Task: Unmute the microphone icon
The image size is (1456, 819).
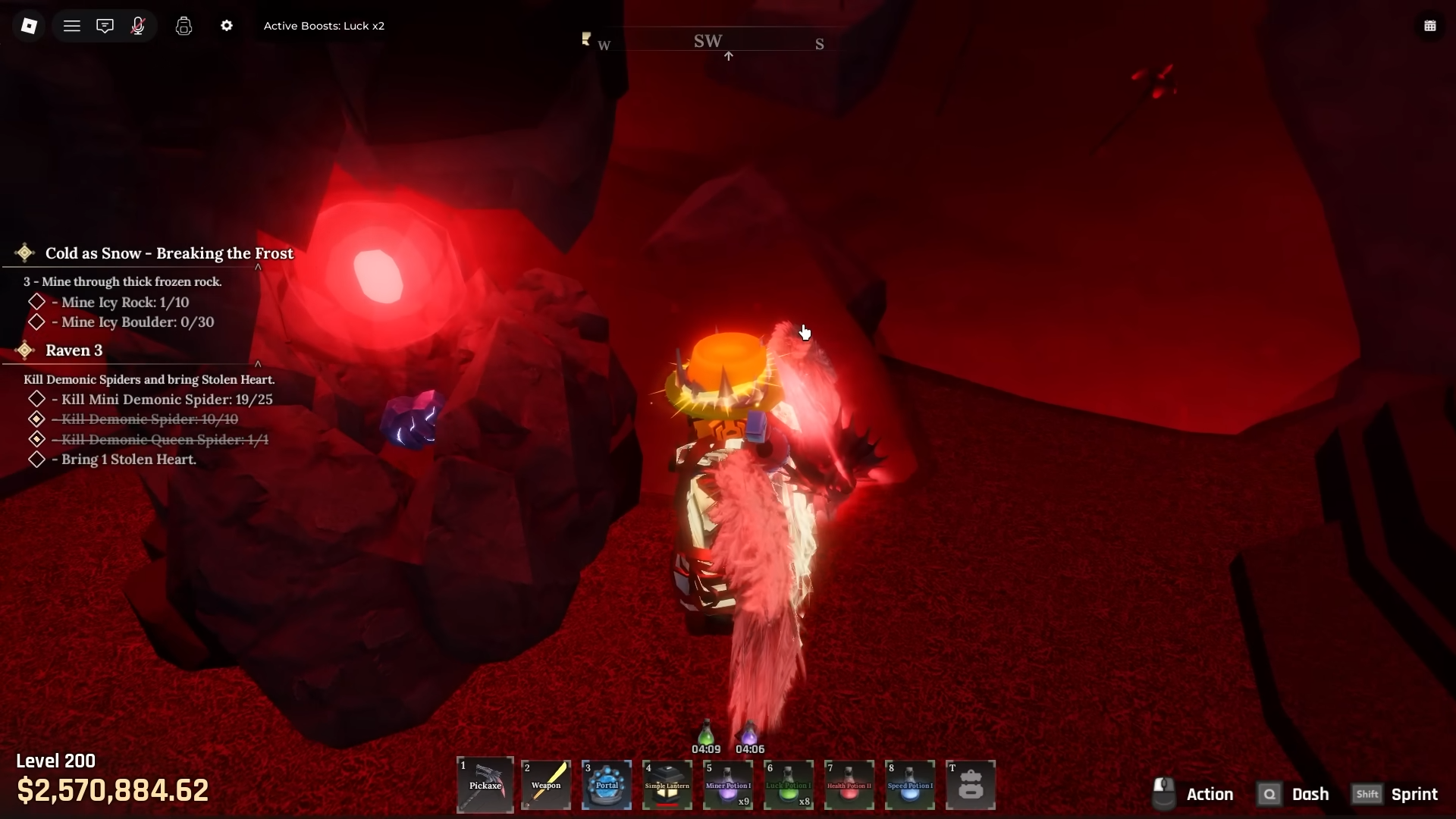Action: click(138, 26)
